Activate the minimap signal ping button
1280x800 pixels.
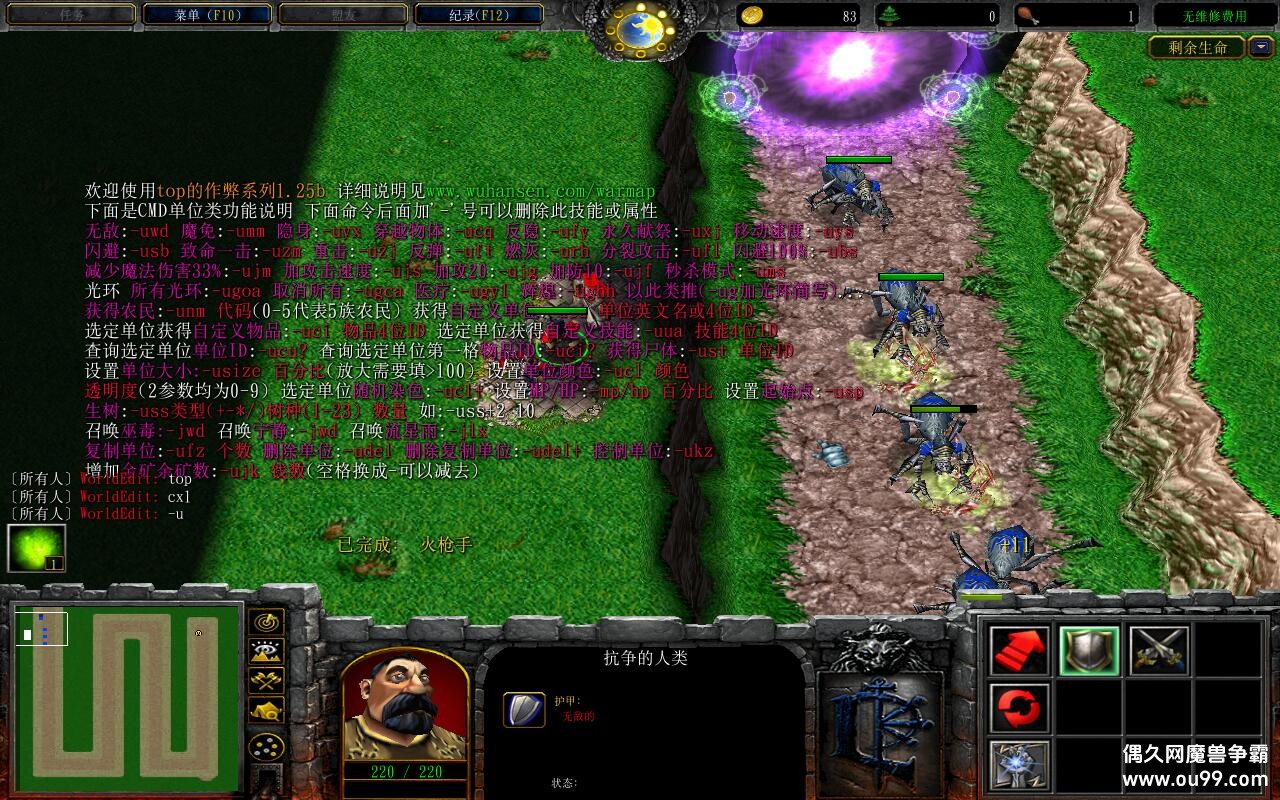(x=266, y=622)
